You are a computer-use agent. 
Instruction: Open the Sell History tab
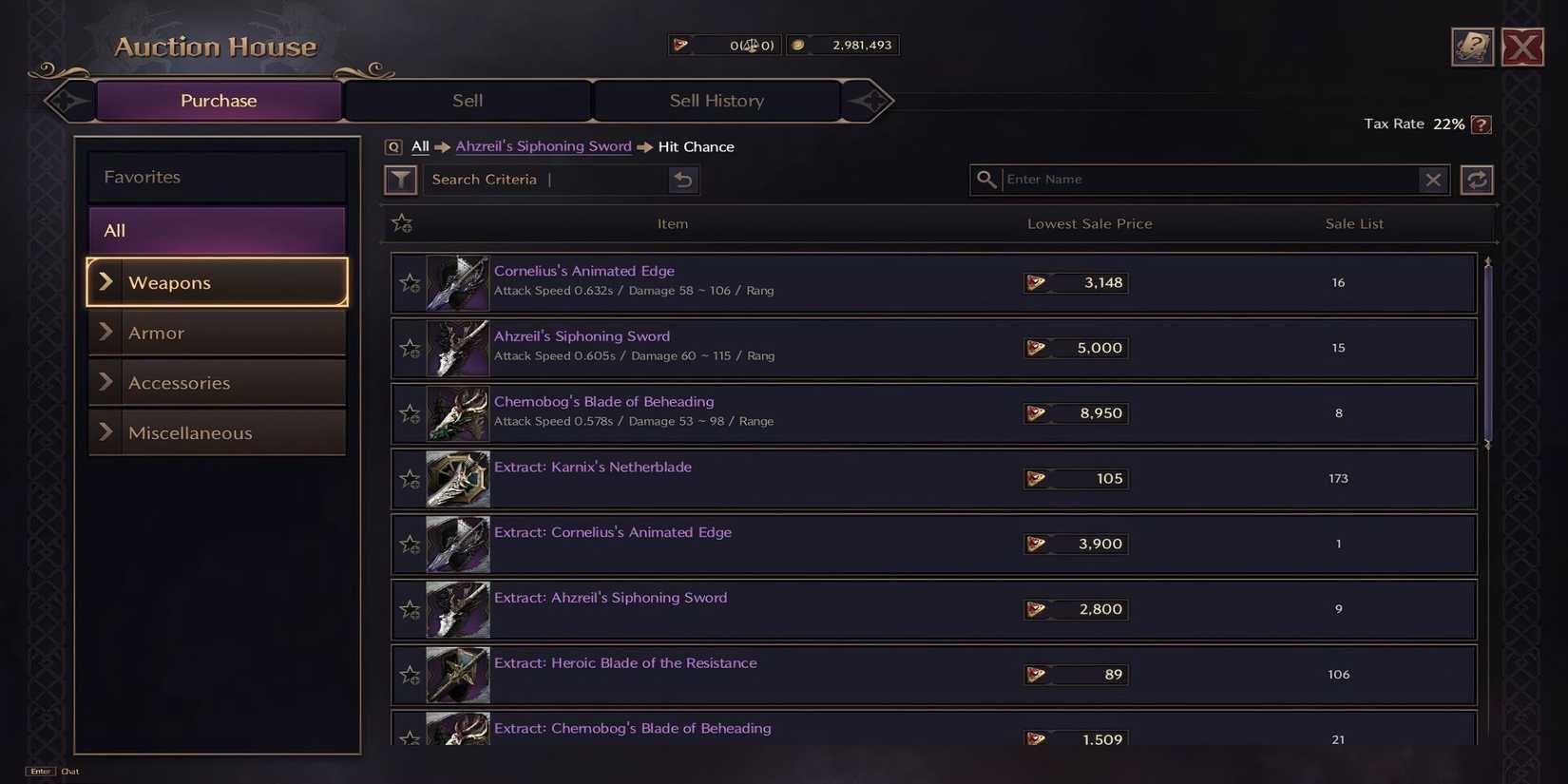[716, 100]
